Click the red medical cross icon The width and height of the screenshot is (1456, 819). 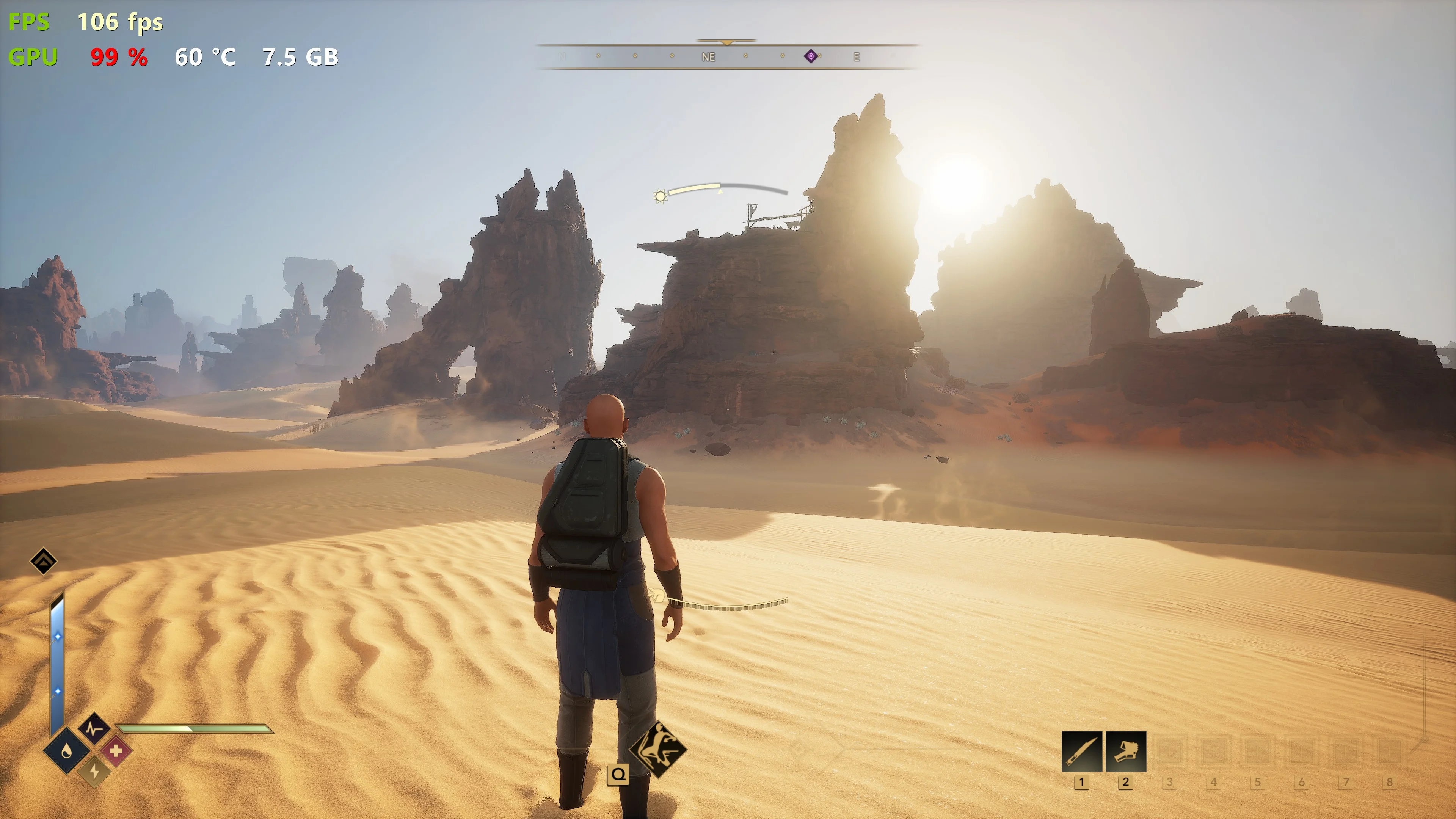116,751
